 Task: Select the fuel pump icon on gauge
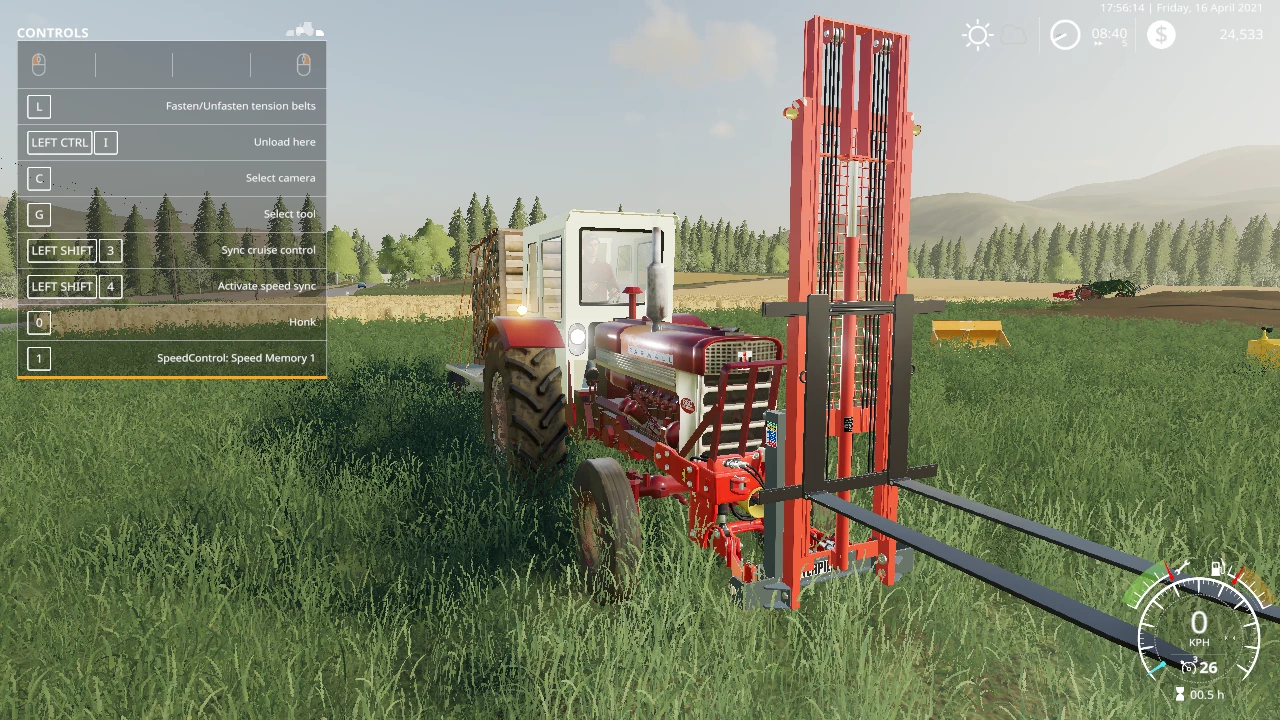pos(1218,569)
